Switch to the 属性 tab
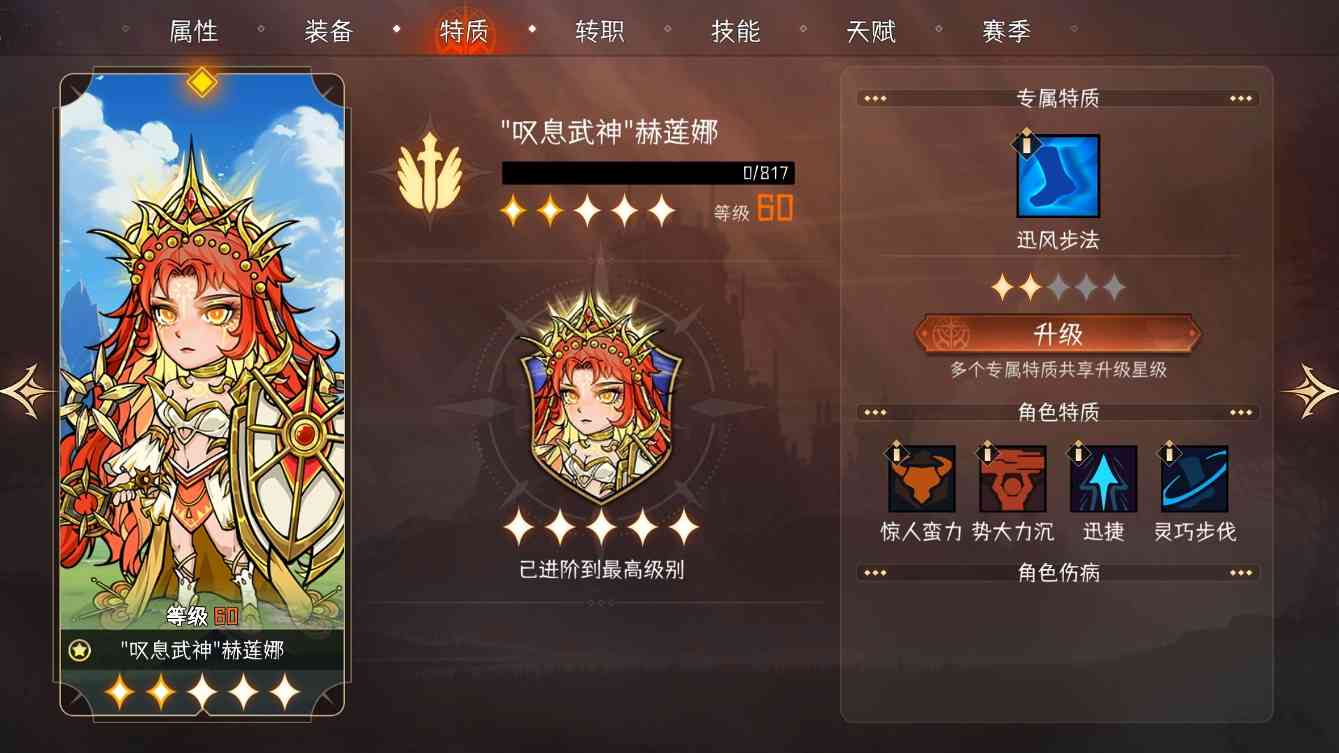The image size is (1339, 753). (x=192, y=31)
